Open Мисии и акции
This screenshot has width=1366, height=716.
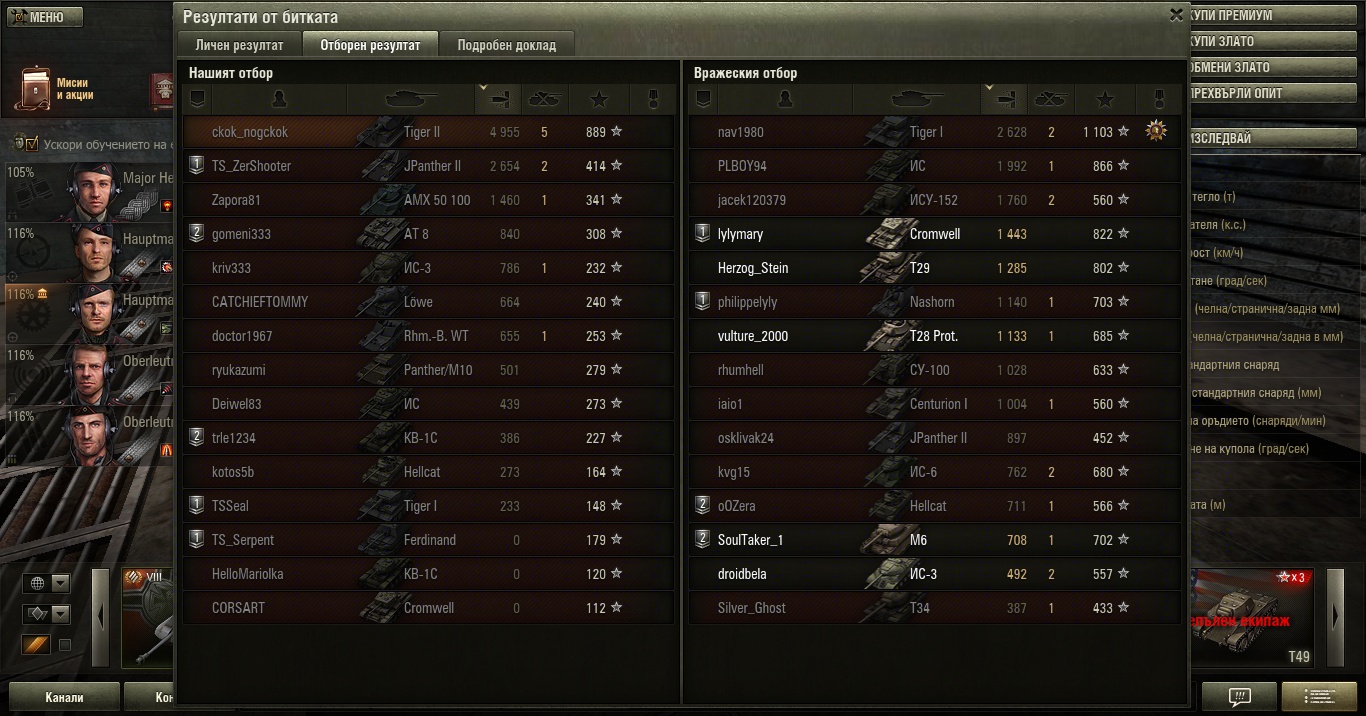click(x=55, y=89)
